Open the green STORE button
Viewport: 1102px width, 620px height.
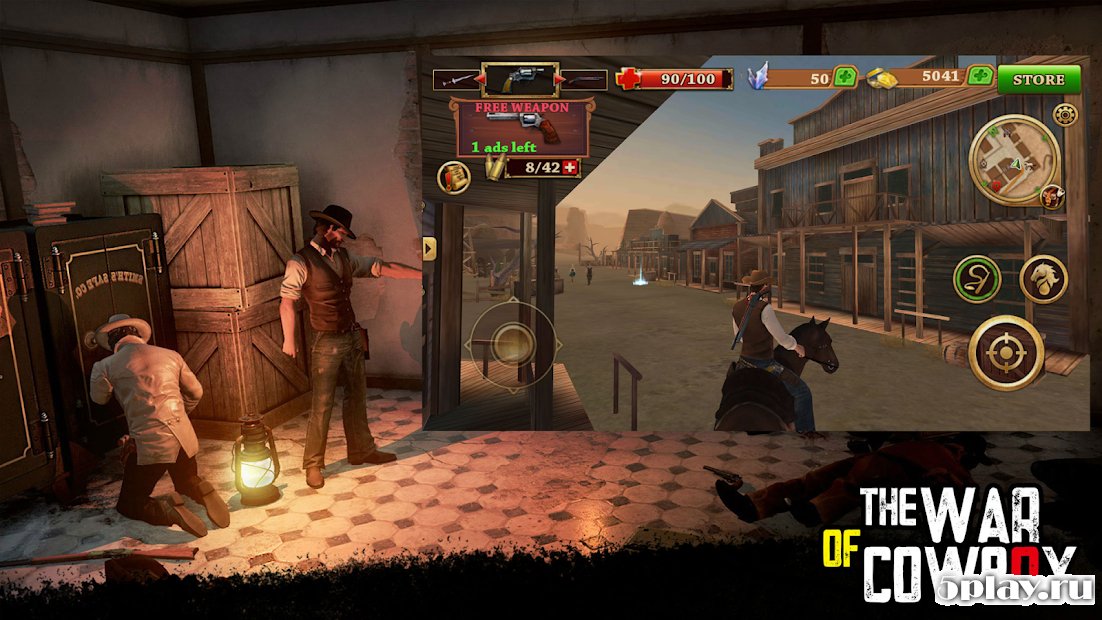[1038, 80]
